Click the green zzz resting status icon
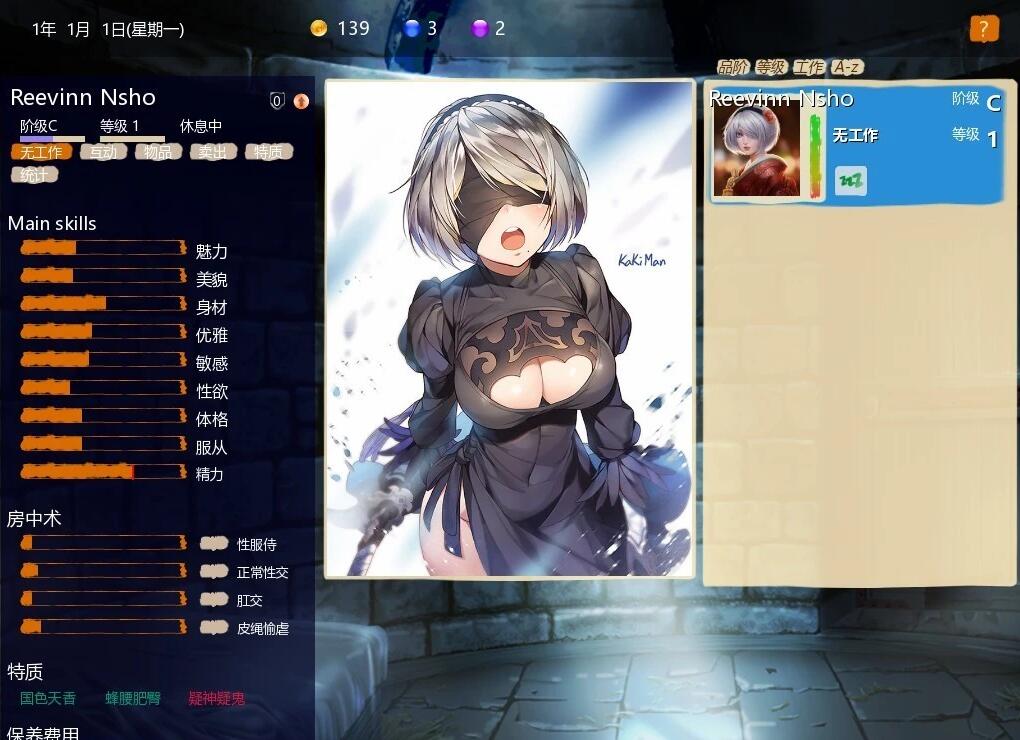 (x=851, y=181)
